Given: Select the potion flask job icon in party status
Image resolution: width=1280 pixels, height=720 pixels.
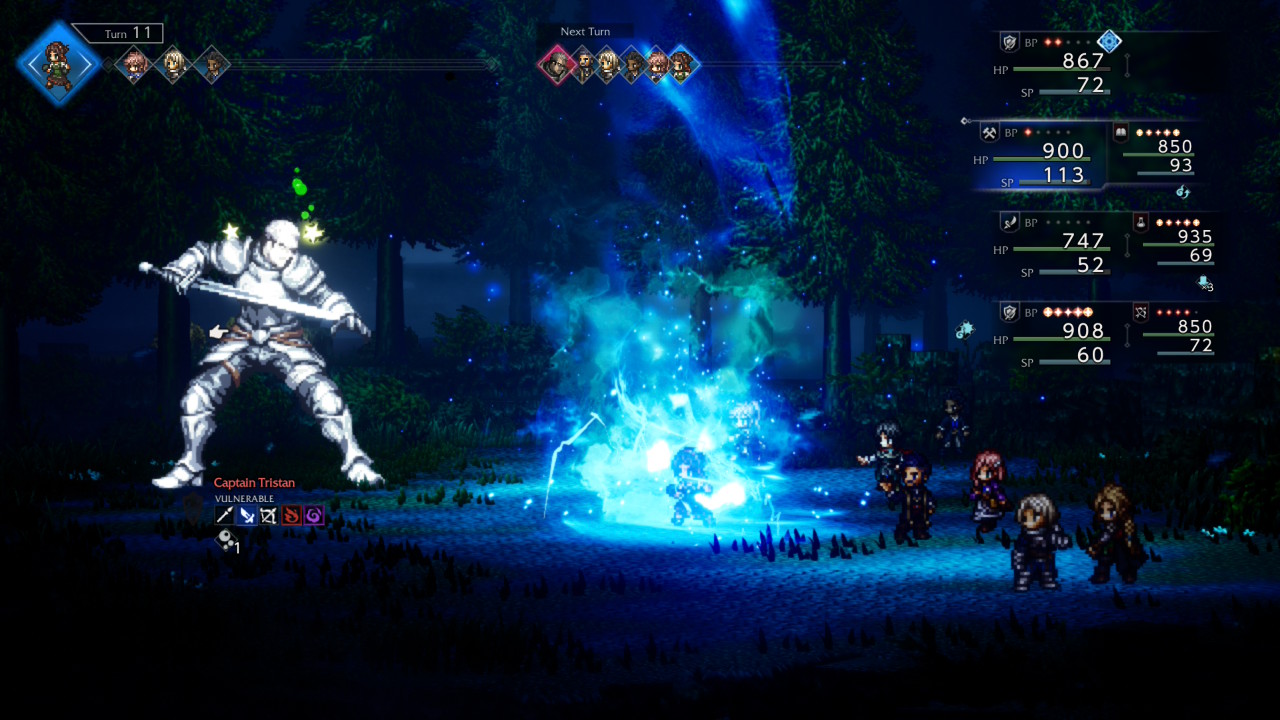Looking at the screenshot, I should point(1141,222).
